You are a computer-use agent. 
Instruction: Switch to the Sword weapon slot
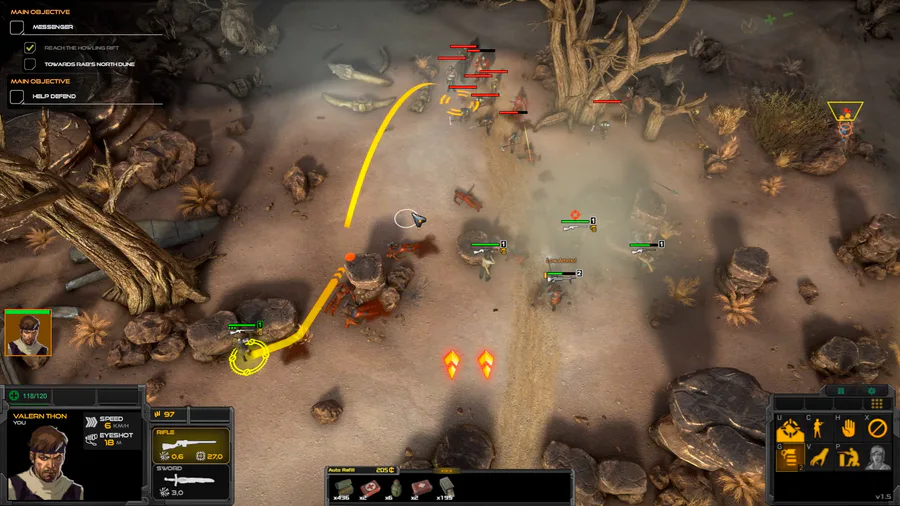[x=190, y=485]
